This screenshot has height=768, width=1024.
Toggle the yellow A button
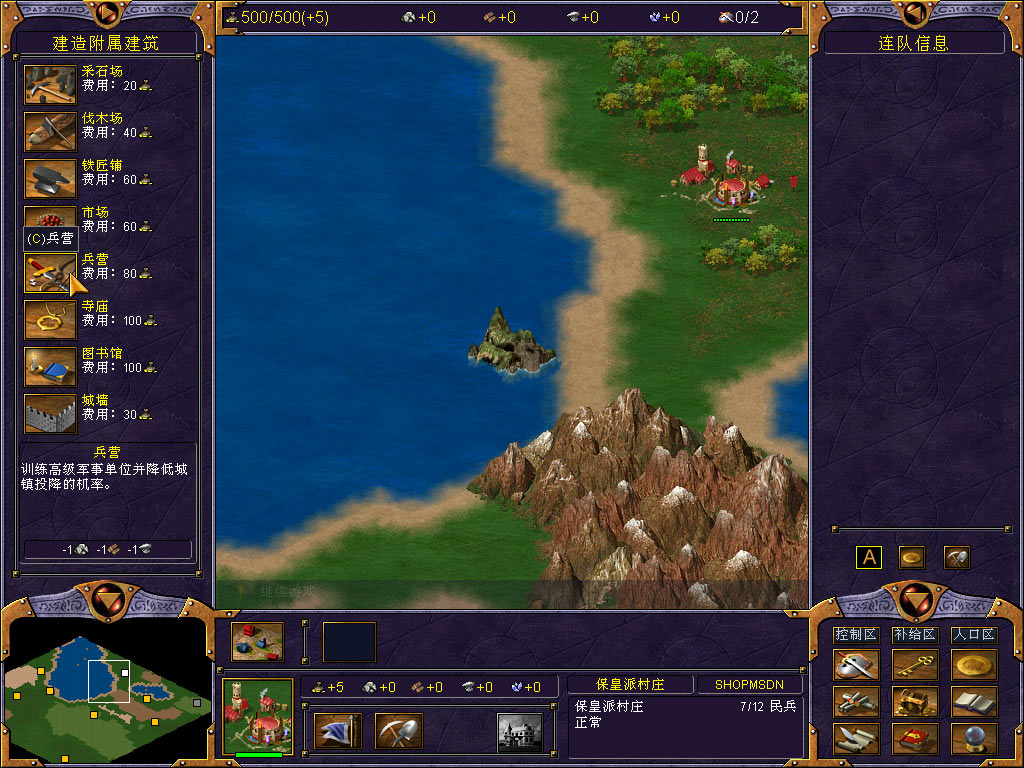[868, 557]
